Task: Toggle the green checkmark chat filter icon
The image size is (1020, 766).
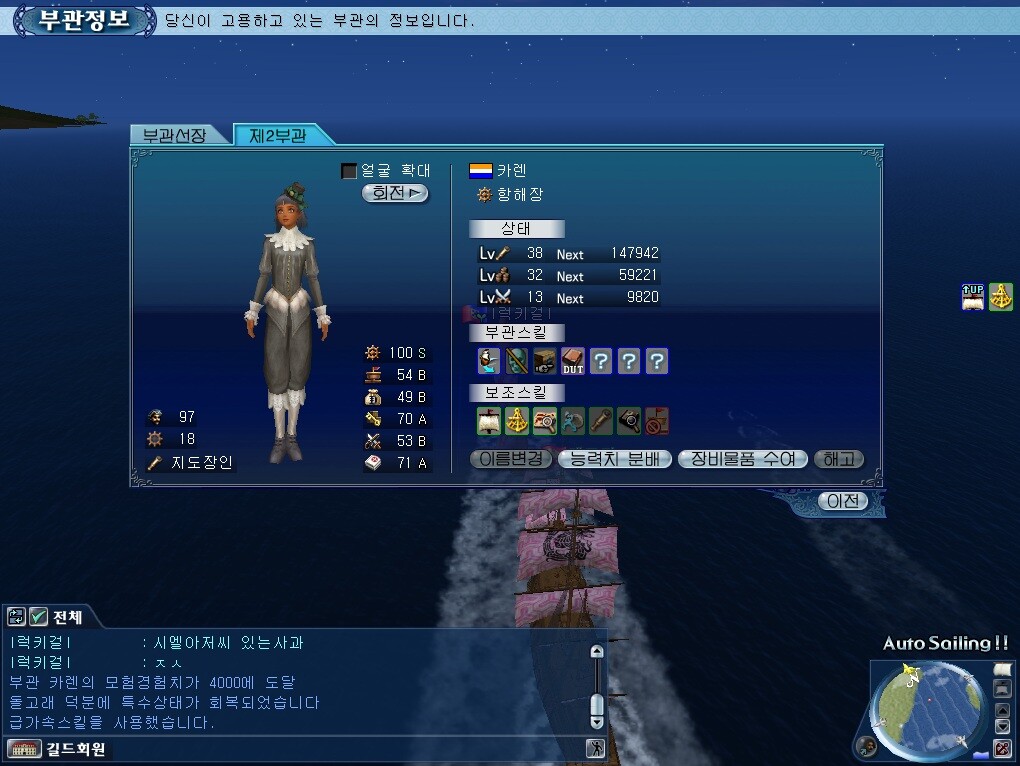Action: tap(38, 616)
